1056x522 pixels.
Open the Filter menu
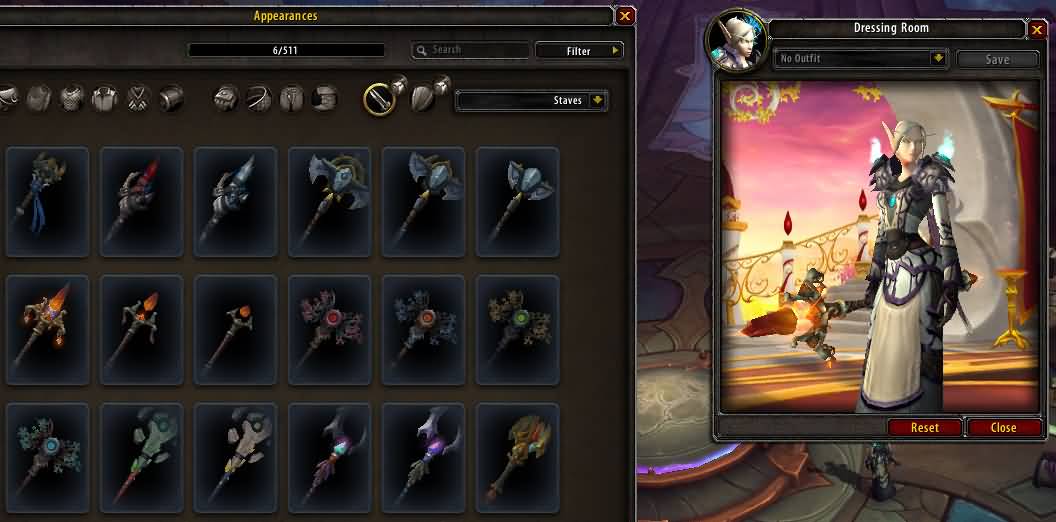click(580, 50)
